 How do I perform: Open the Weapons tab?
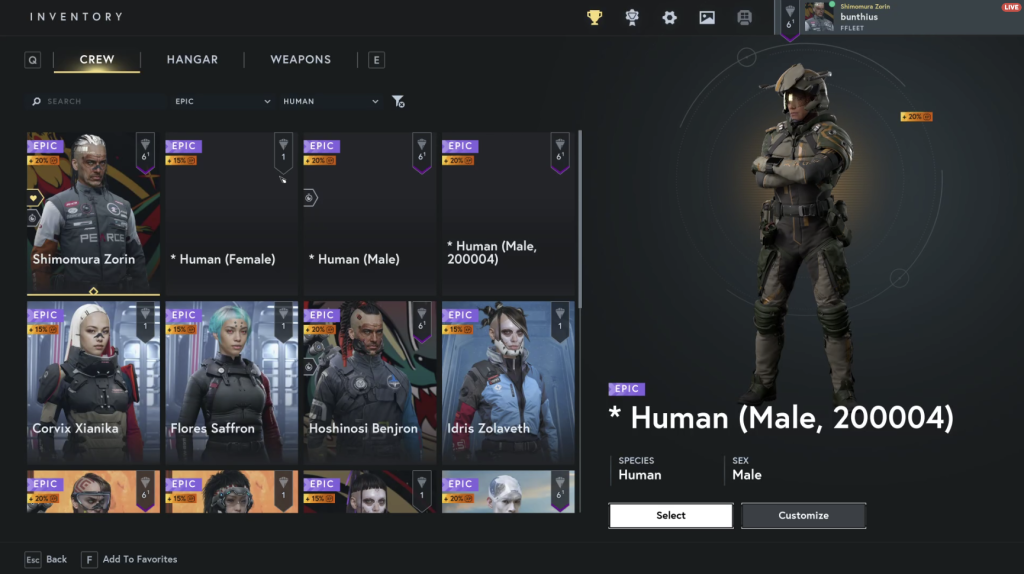pos(300,60)
